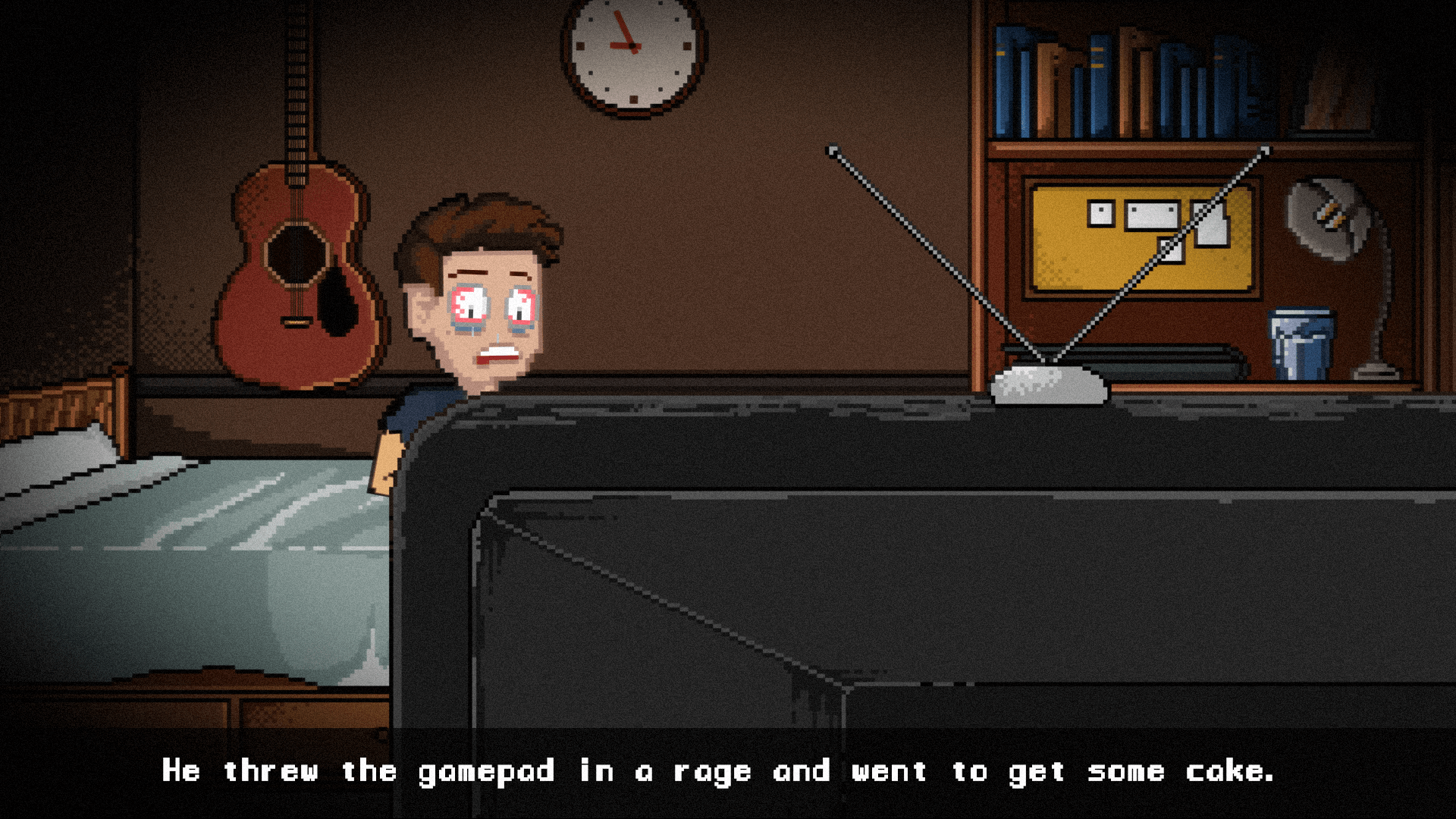Click the TV antenna base
This screenshot has width=1456, height=819.
pyautogui.click(x=1046, y=383)
